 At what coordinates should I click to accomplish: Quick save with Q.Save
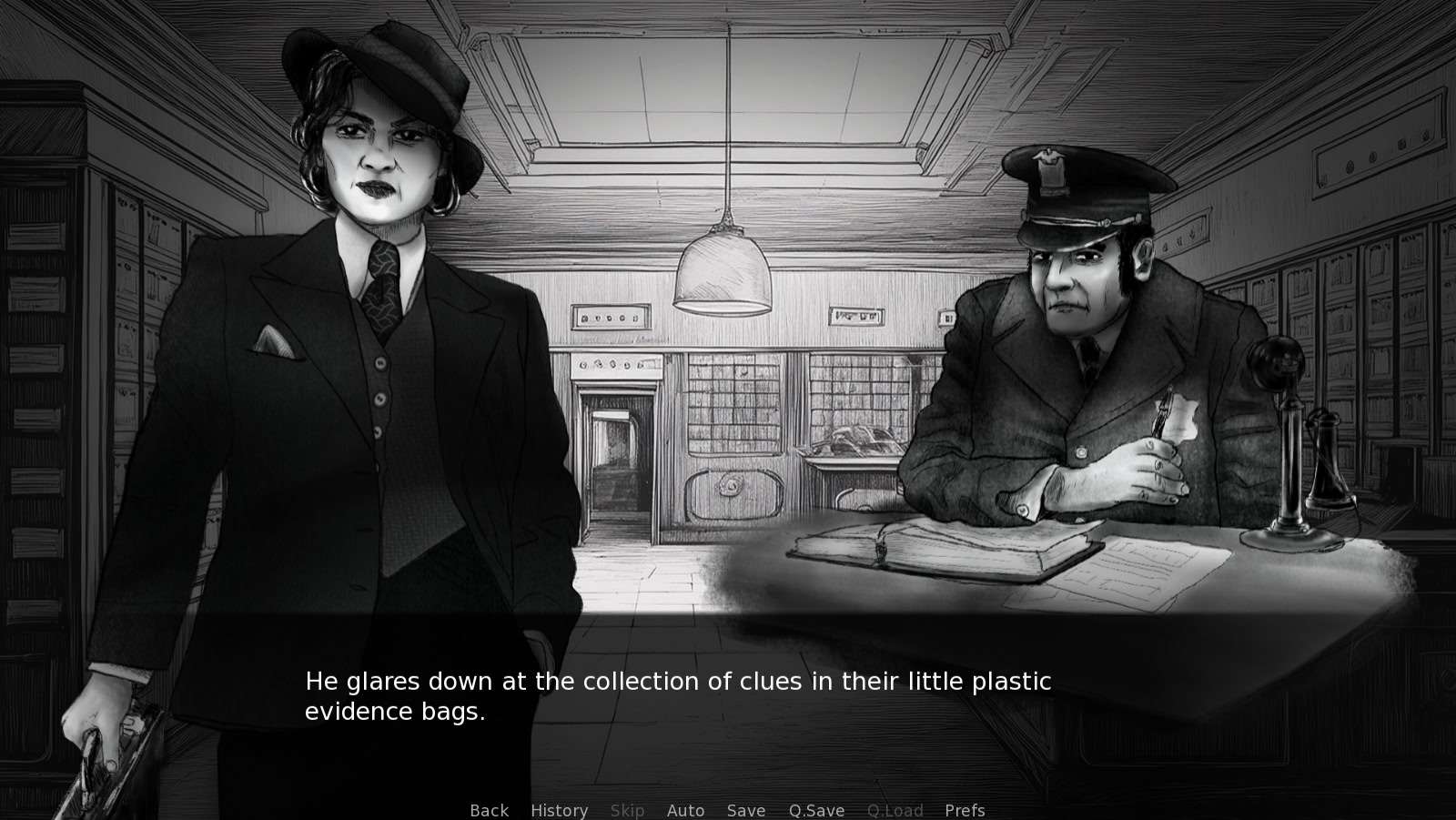pyautogui.click(x=816, y=810)
